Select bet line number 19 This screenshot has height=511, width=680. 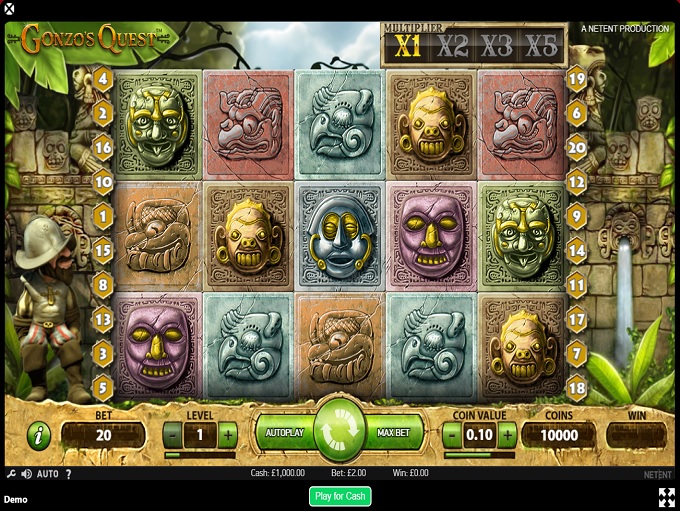click(x=576, y=78)
